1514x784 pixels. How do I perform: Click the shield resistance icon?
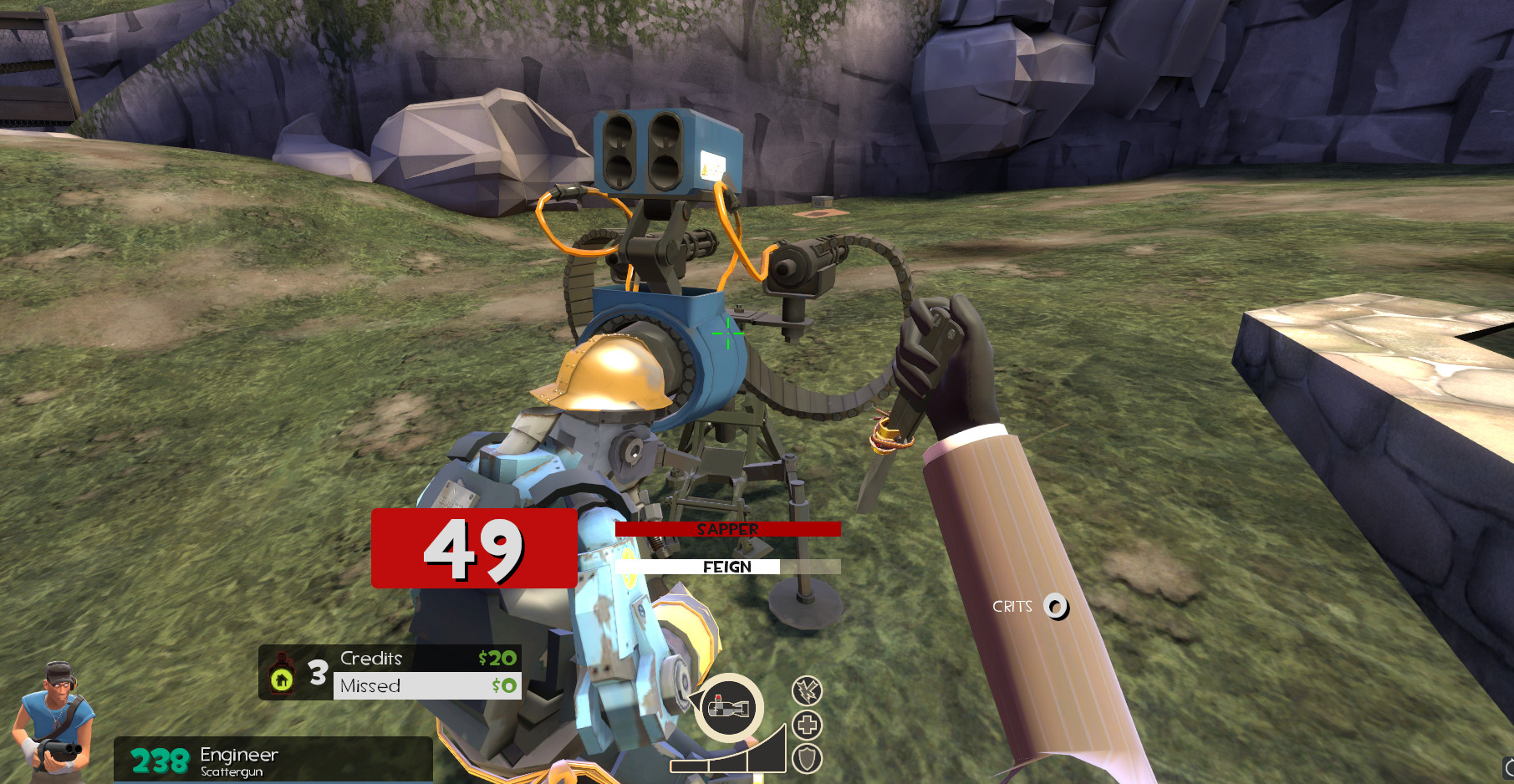click(x=805, y=759)
